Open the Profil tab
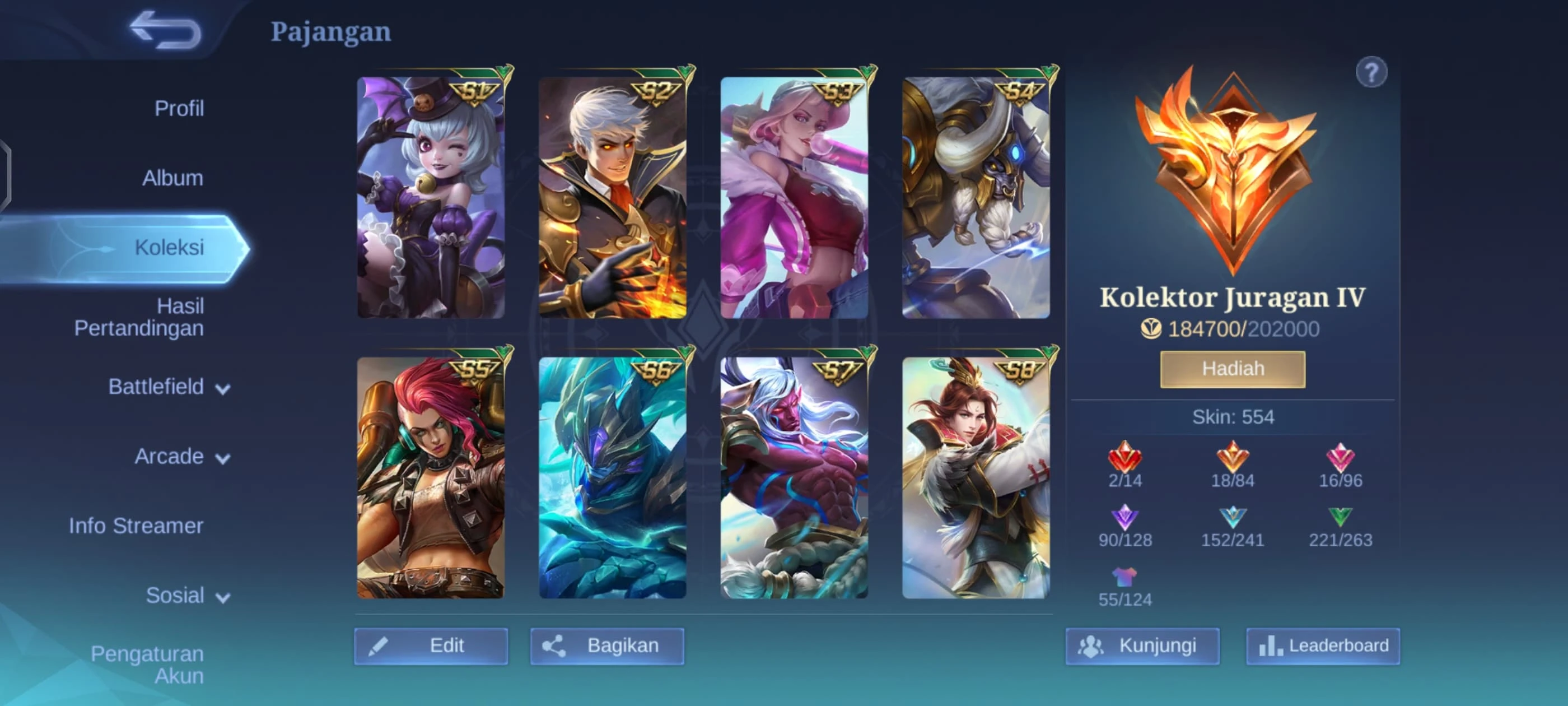This screenshot has height=706, width=1568. coord(178,109)
